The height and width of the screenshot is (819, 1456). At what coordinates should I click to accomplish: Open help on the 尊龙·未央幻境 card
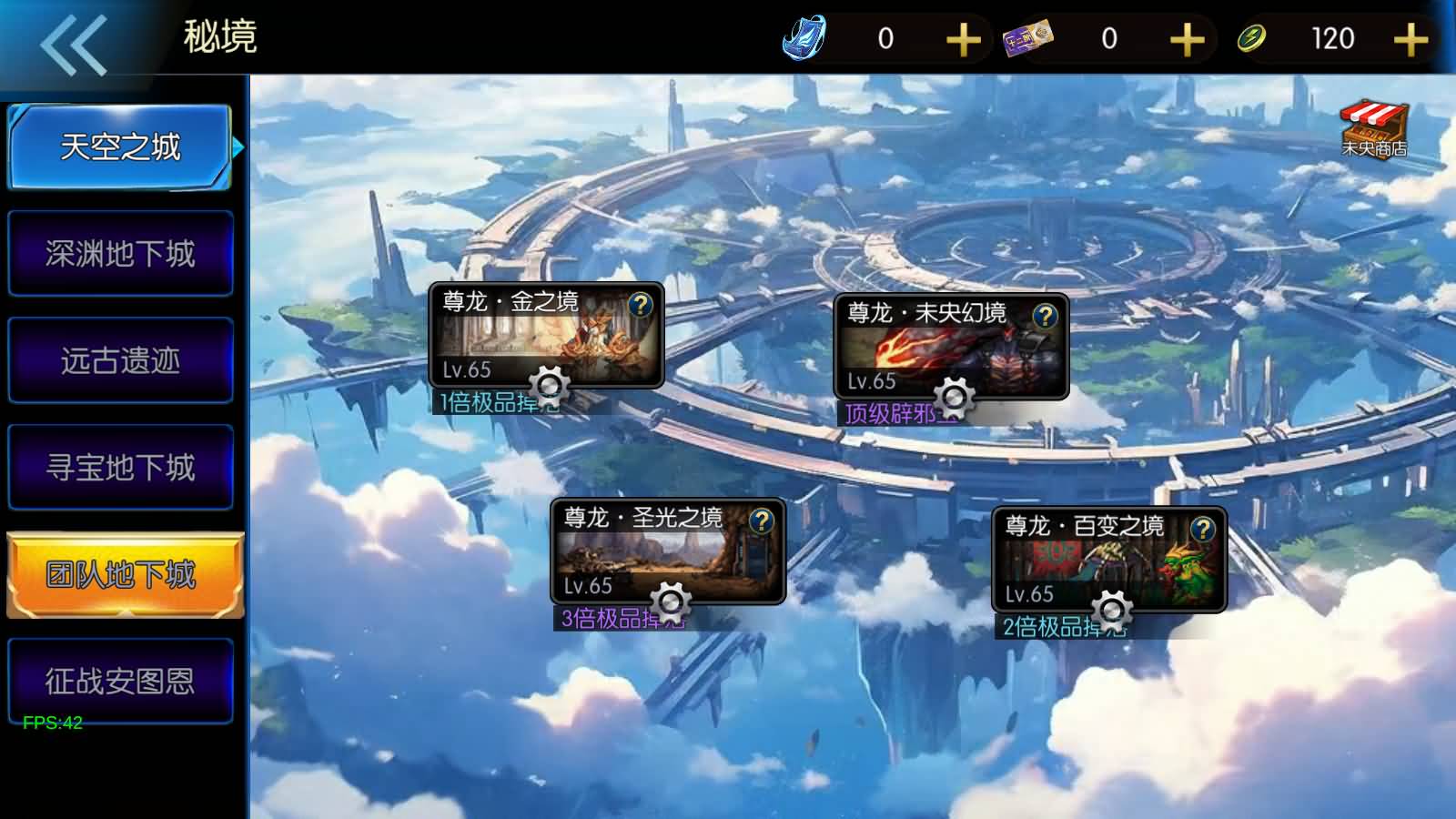pyautogui.click(x=1045, y=317)
